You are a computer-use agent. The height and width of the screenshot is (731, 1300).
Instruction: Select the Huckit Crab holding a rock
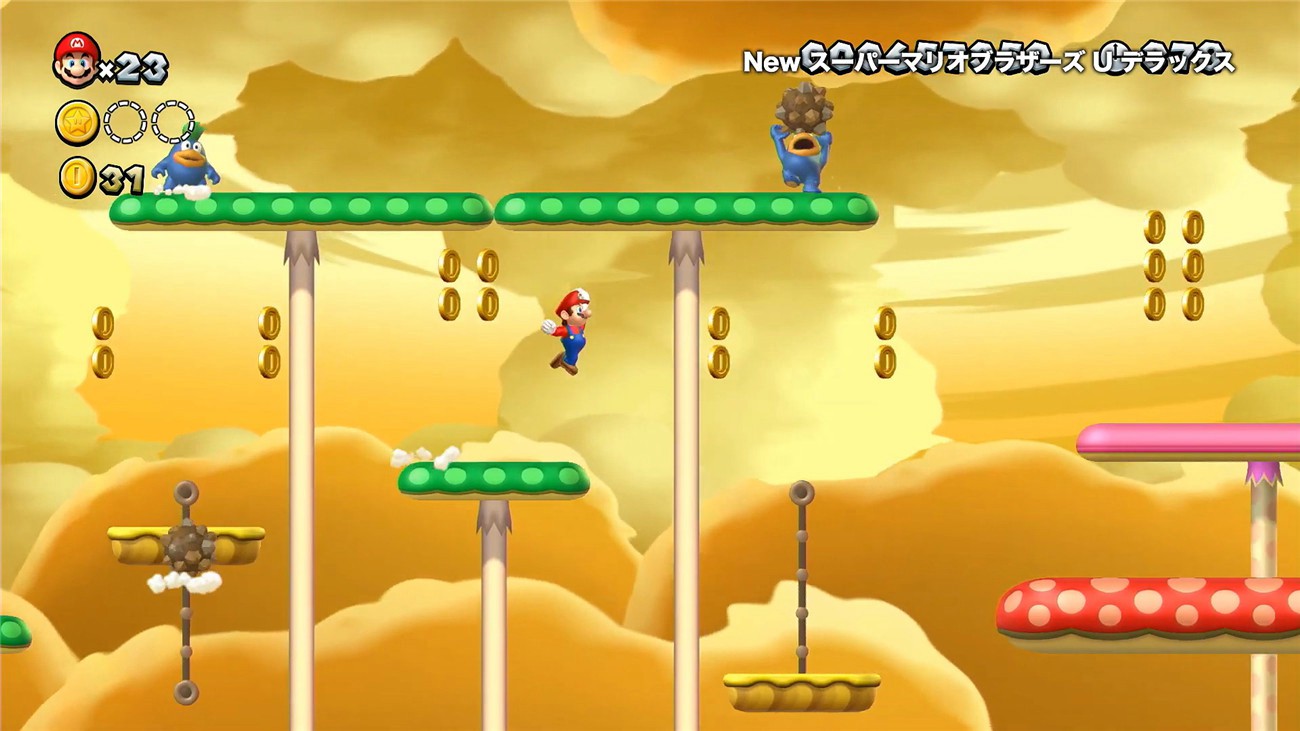[805, 160]
